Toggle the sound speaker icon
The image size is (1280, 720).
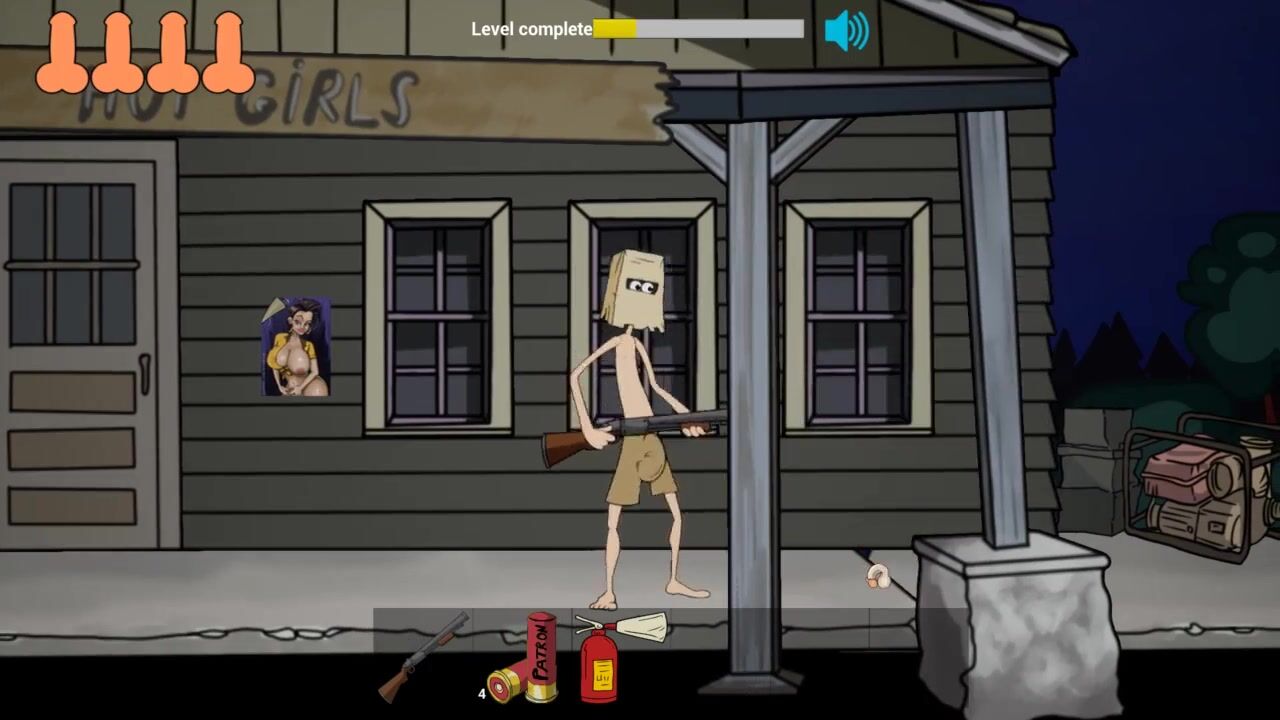click(846, 31)
